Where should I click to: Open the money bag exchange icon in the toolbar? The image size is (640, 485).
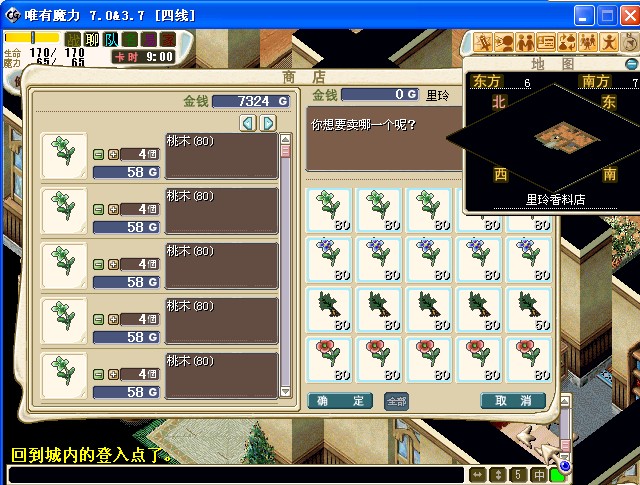click(567, 42)
